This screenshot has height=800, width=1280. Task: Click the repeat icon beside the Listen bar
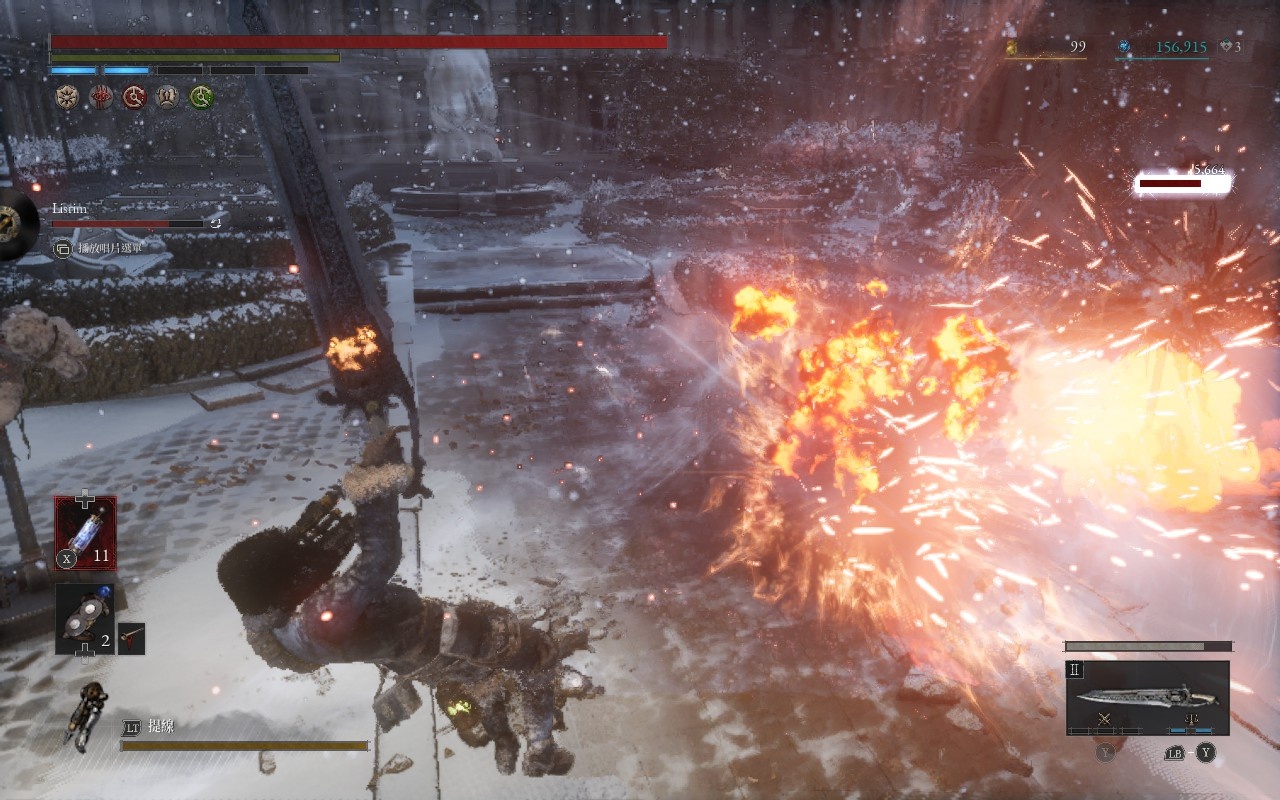coord(215,223)
